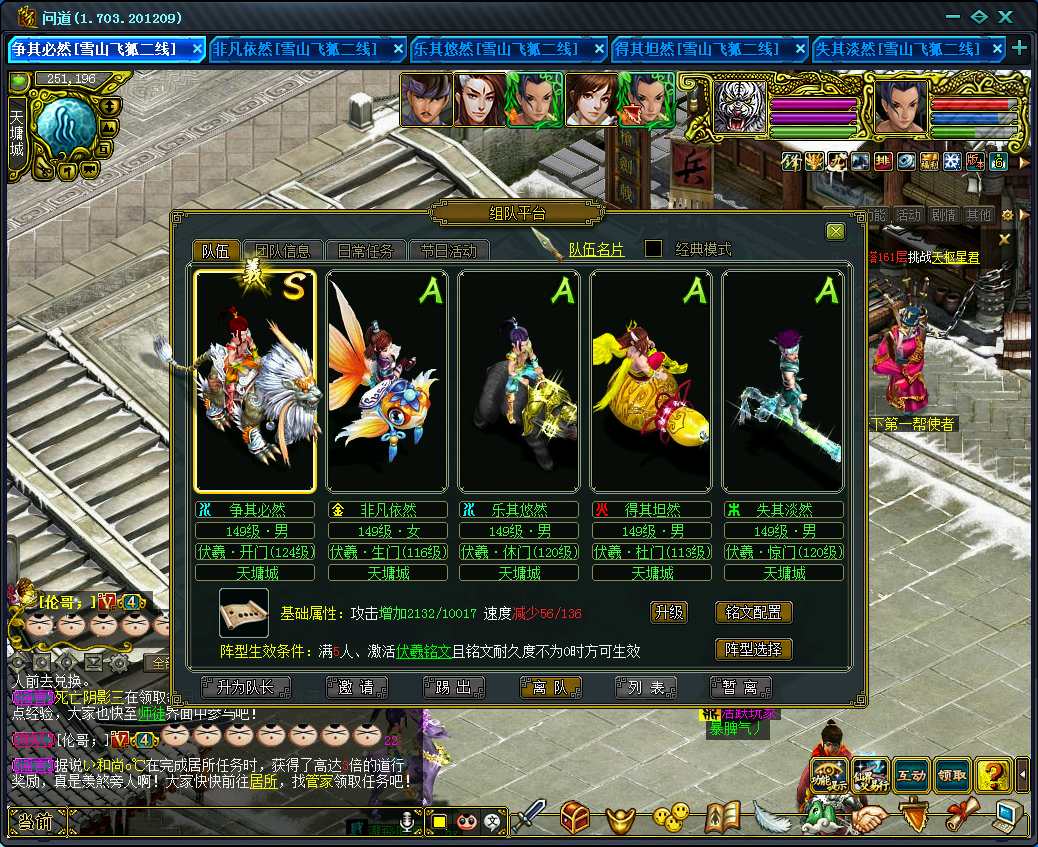This screenshot has height=847, width=1038.
Task: Switch to the 乐其悠然 client tab
Action: pyautogui.click(x=507, y=49)
